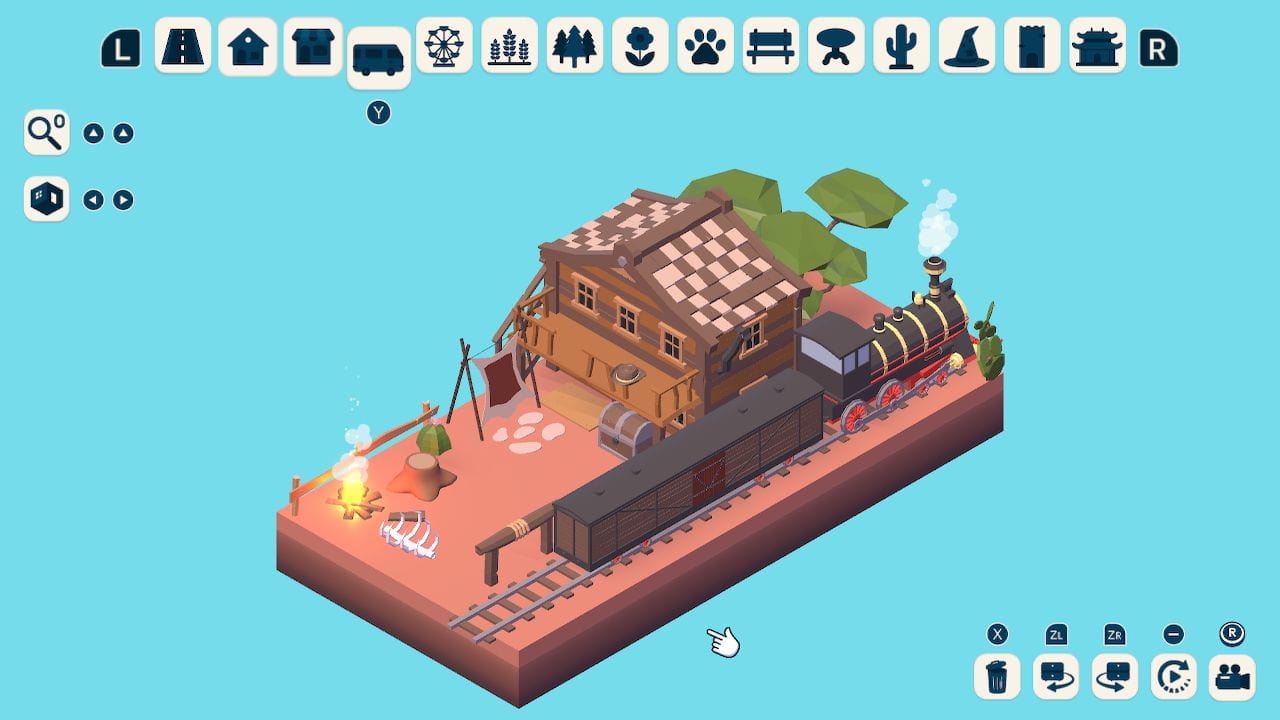Select the flower decorations category
Viewport: 1280px width, 720px height.
tap(640, 46)
